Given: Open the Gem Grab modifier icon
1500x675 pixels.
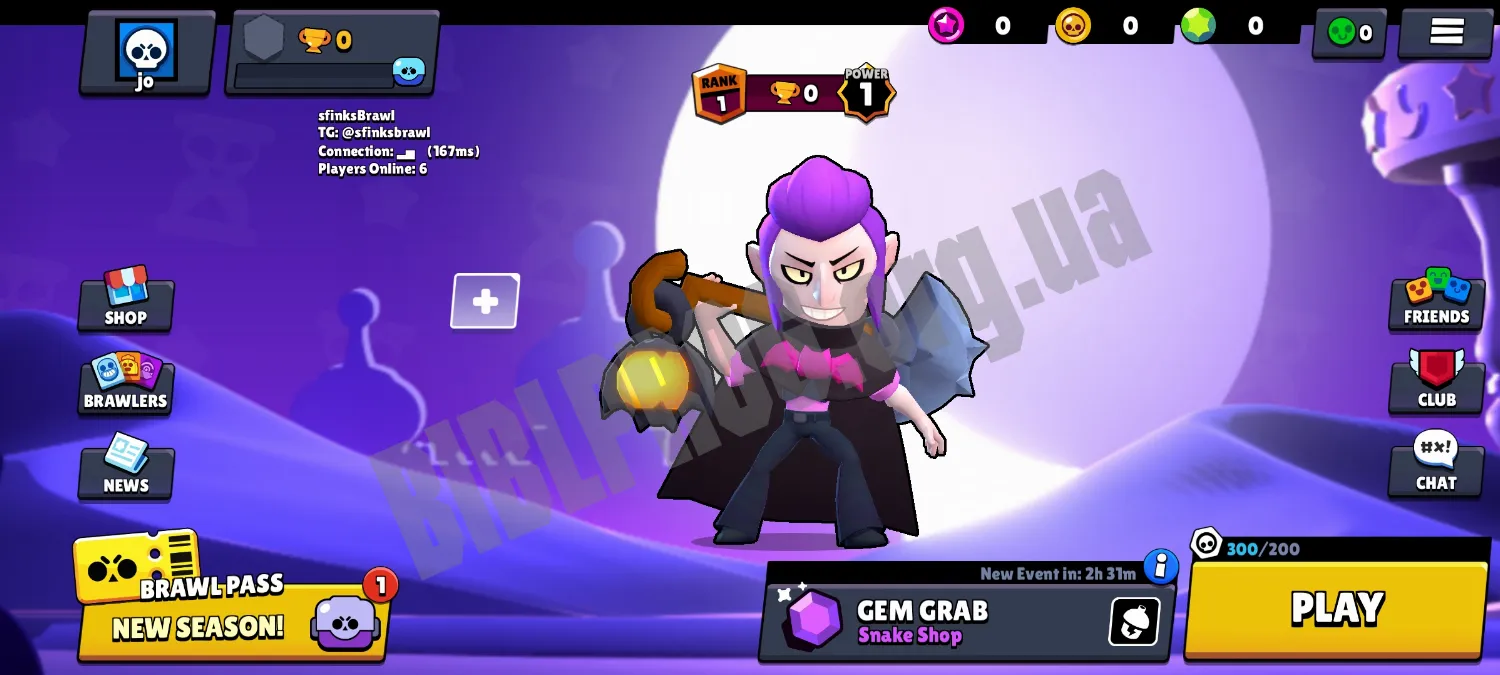Looking at the screenshot, I should click(1134, 622).
